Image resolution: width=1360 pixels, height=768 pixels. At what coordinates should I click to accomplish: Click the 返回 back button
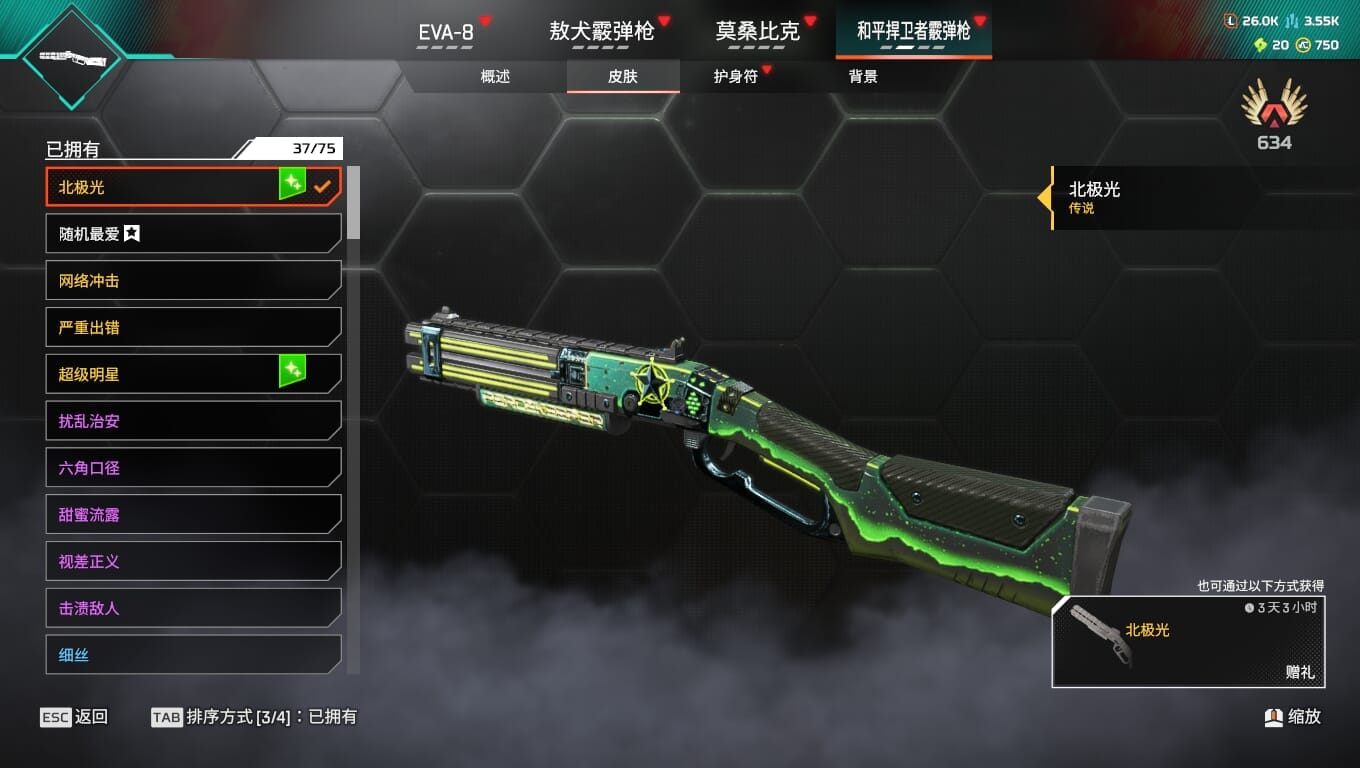pyautogui.click(x=75, y=717)
